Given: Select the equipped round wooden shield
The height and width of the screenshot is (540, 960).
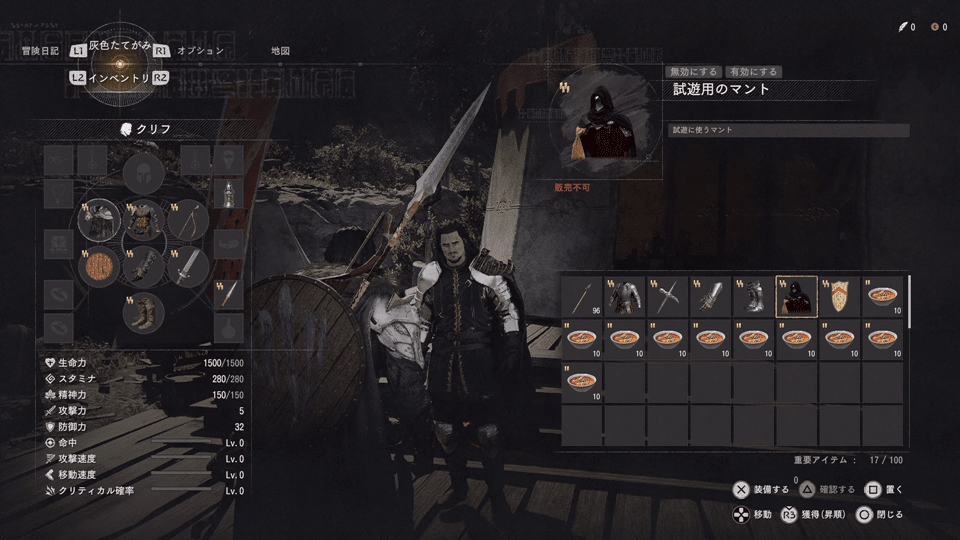Looking at the screenshot, I should [x=100, y=267].
